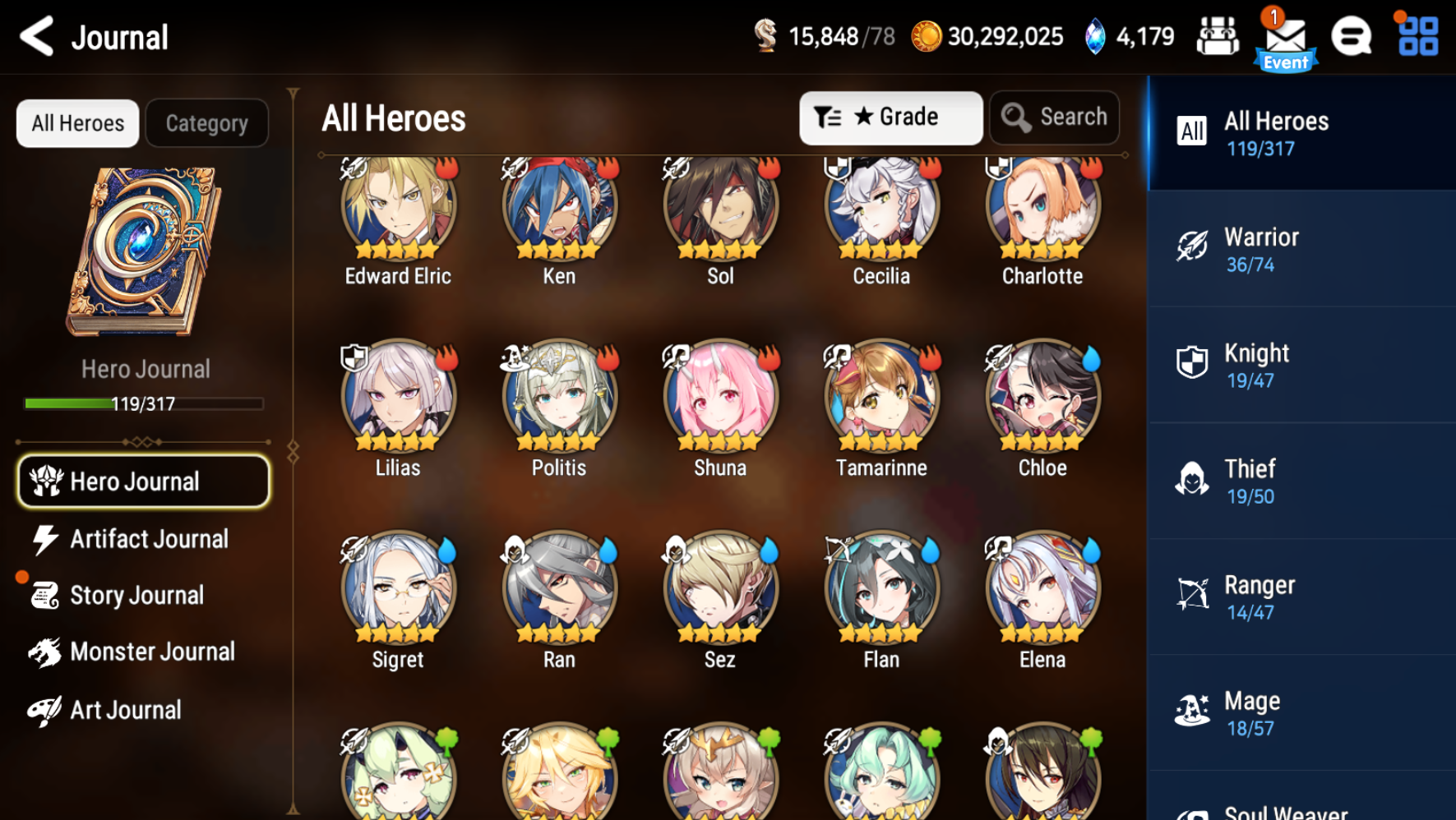View Edward Elric's hero portrait
This screenshot has width=1456, height=820.
coord(398,210)
